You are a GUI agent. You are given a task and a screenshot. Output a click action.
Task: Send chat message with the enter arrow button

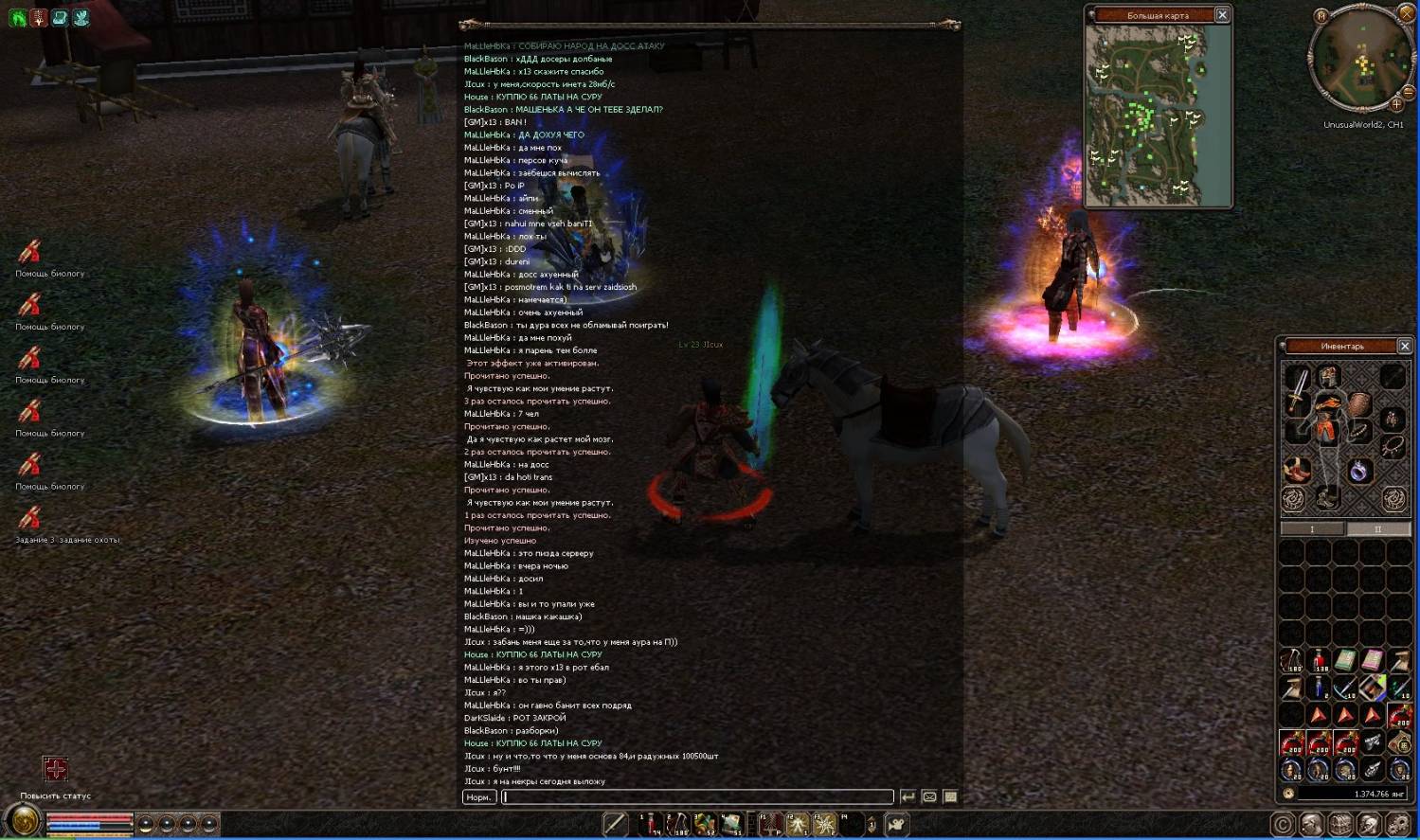(x=908, y=797)
